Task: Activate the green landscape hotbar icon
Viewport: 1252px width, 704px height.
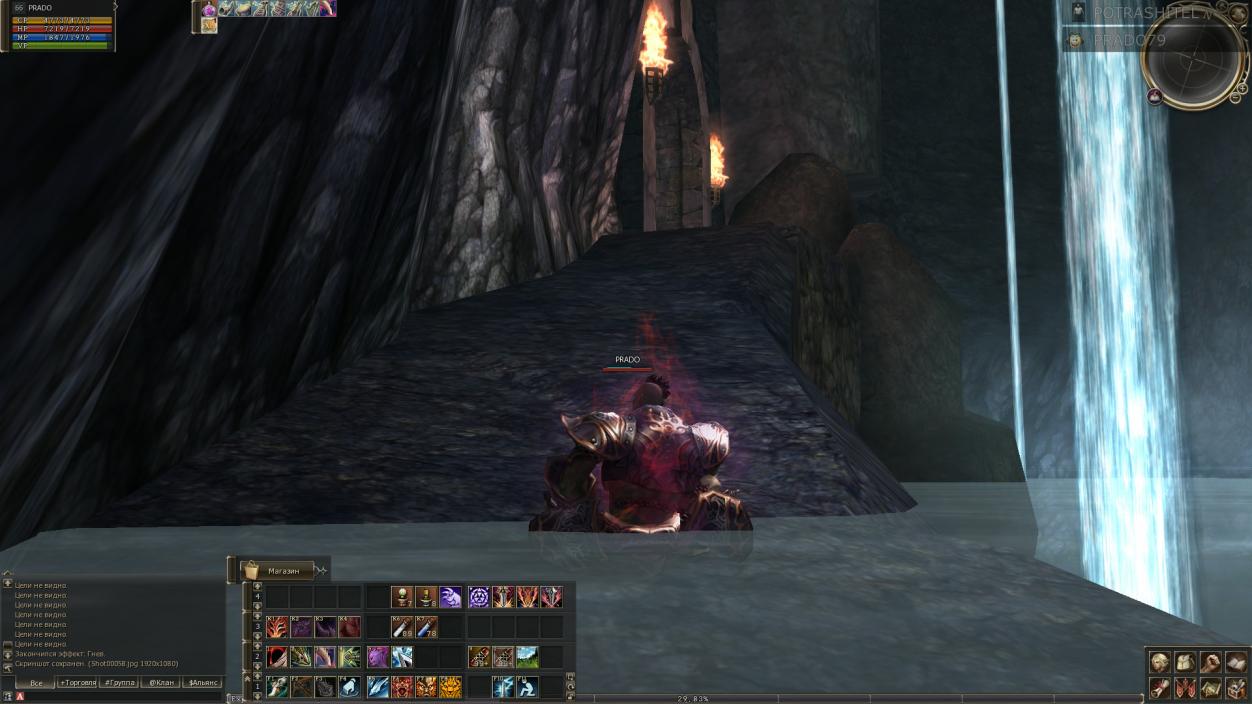Action: (x=527, y=657)
